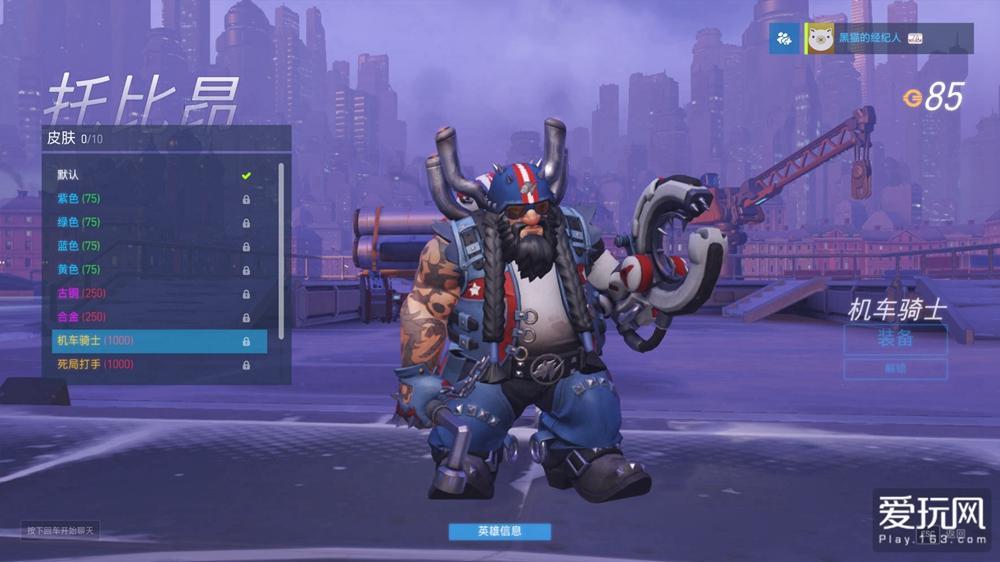This screenshot has width=1000, height=562.
Task: Open the 英雄信息 hero info panel
Action: [x=499, y=531]
